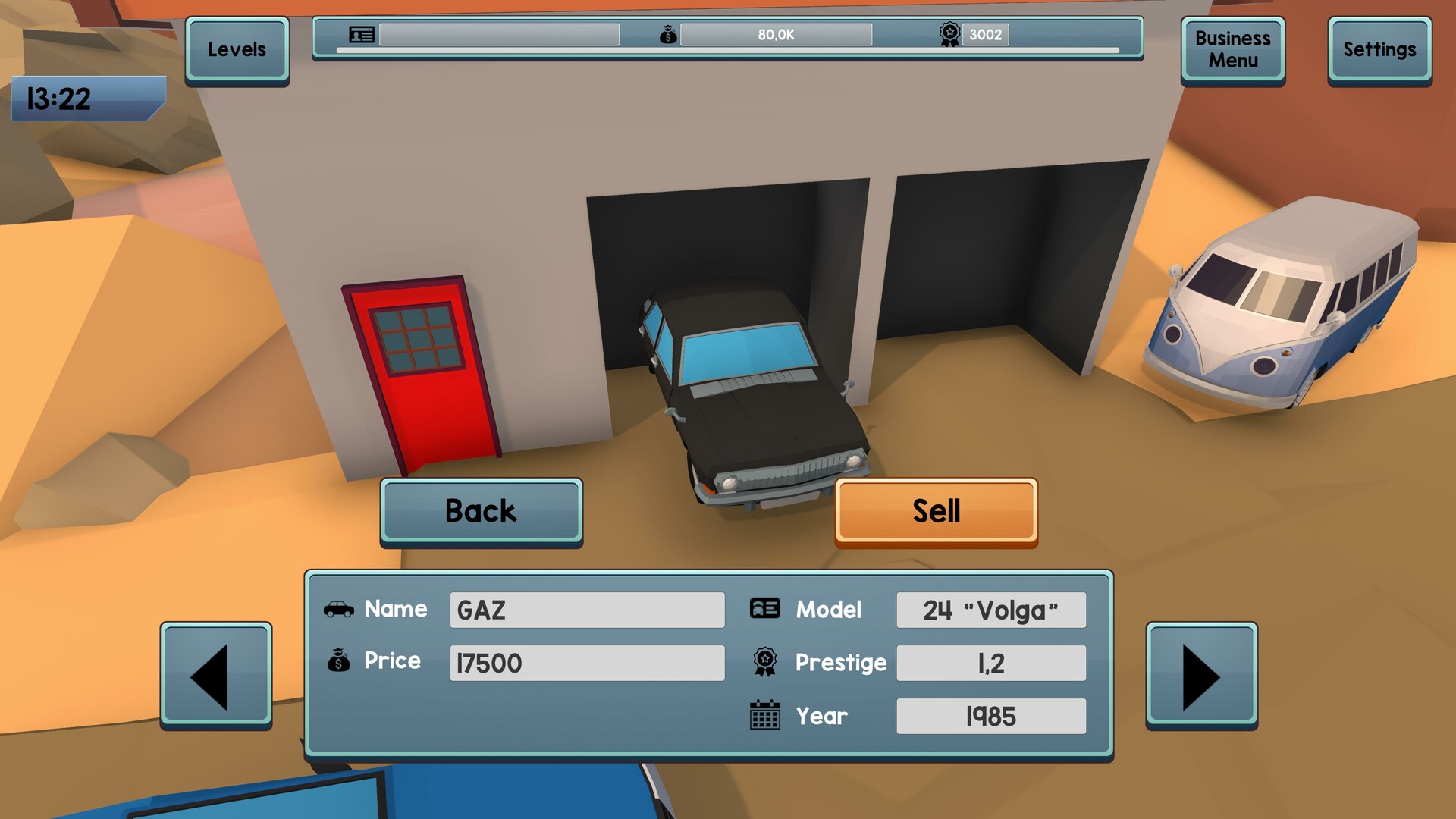Image resolution: width=1456 pixels, height=819 pixels.
Task: Click the Year field showing 1985
Action: 990,714
